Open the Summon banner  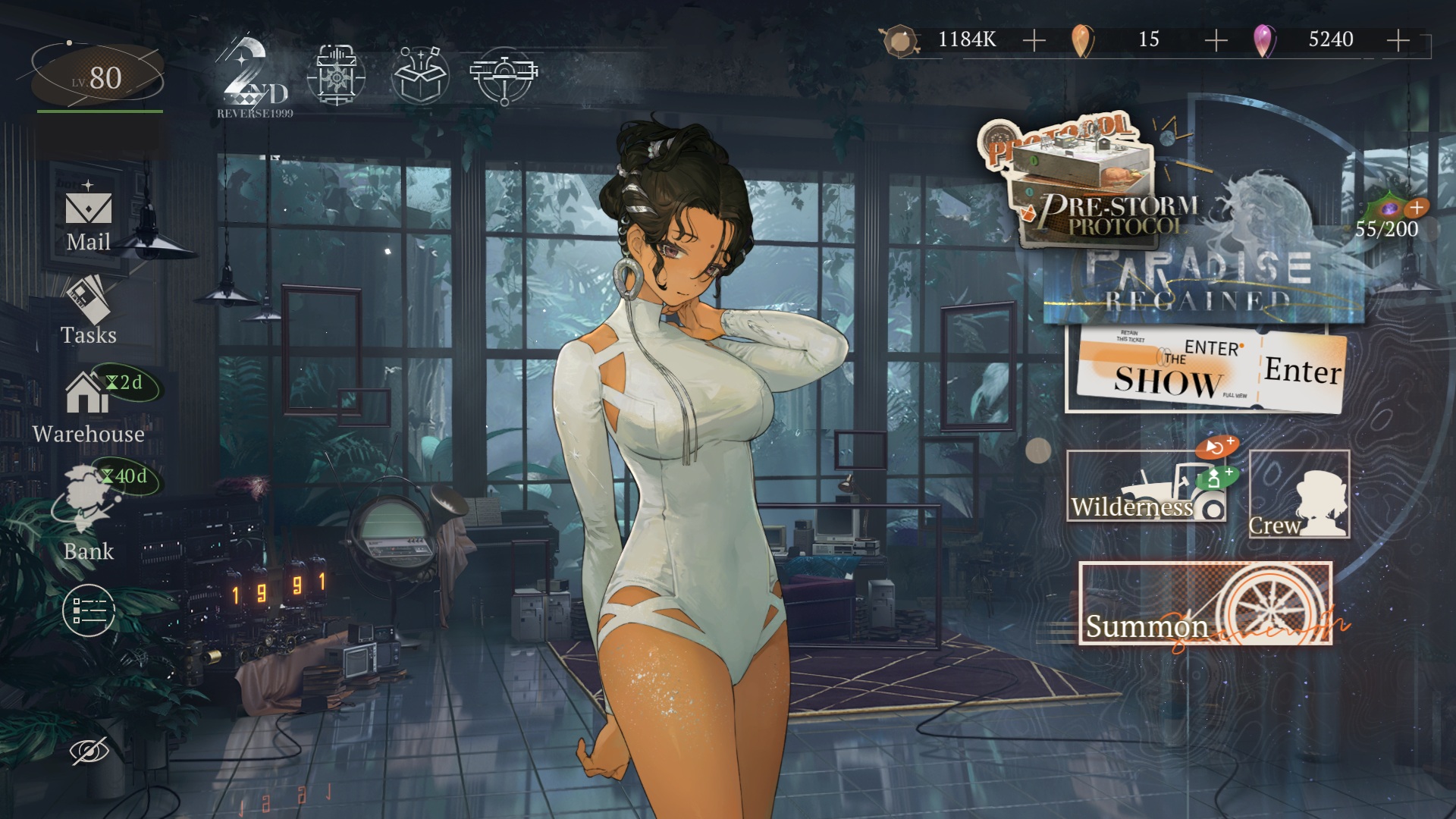[x=1205, y=604]
